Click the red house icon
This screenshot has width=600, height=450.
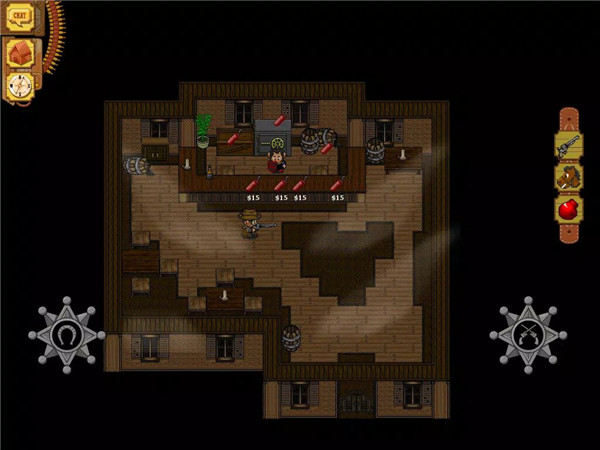click(x=20, y=52)
